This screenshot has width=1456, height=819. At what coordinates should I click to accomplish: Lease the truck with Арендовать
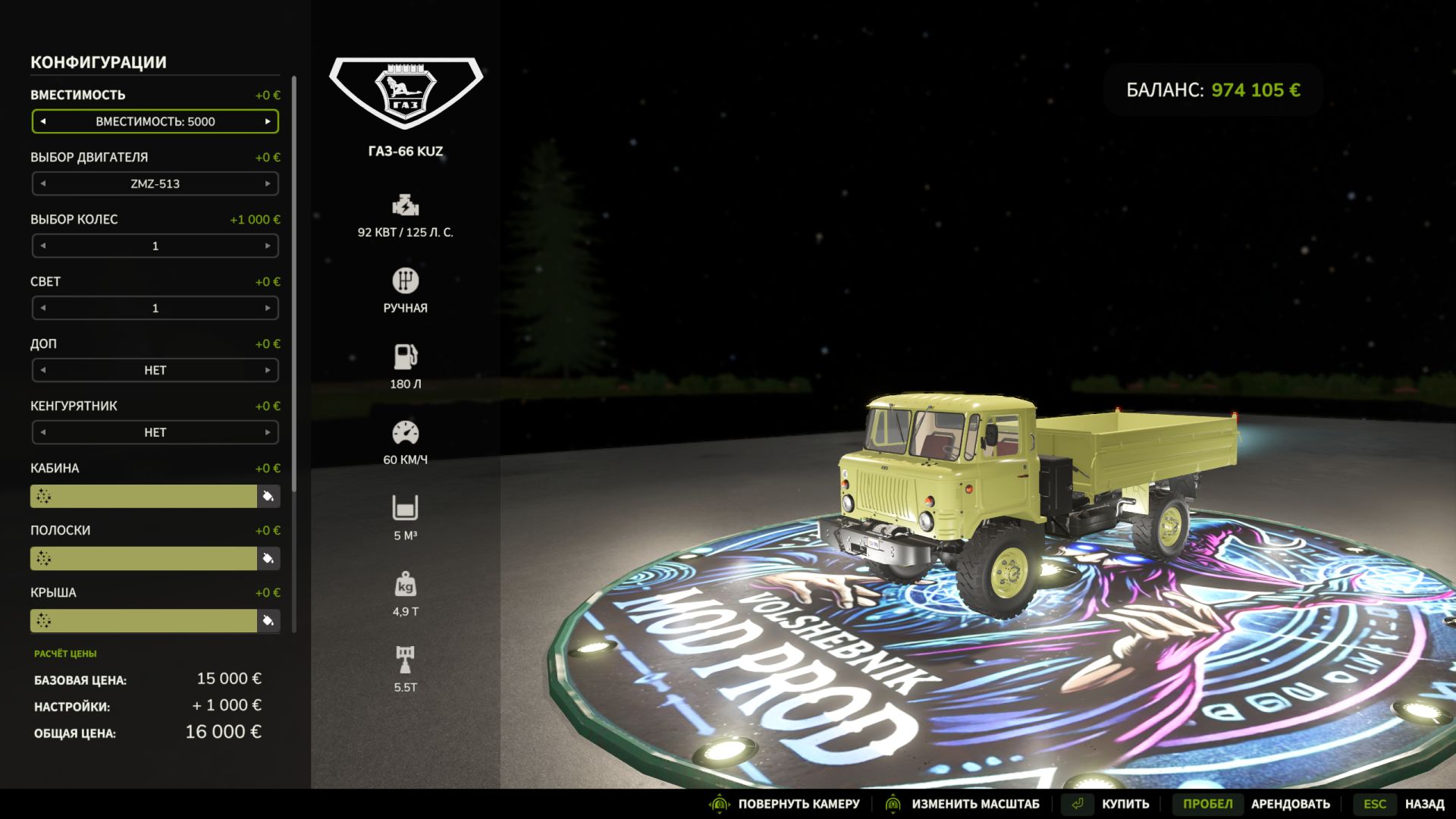(1290, 804)
